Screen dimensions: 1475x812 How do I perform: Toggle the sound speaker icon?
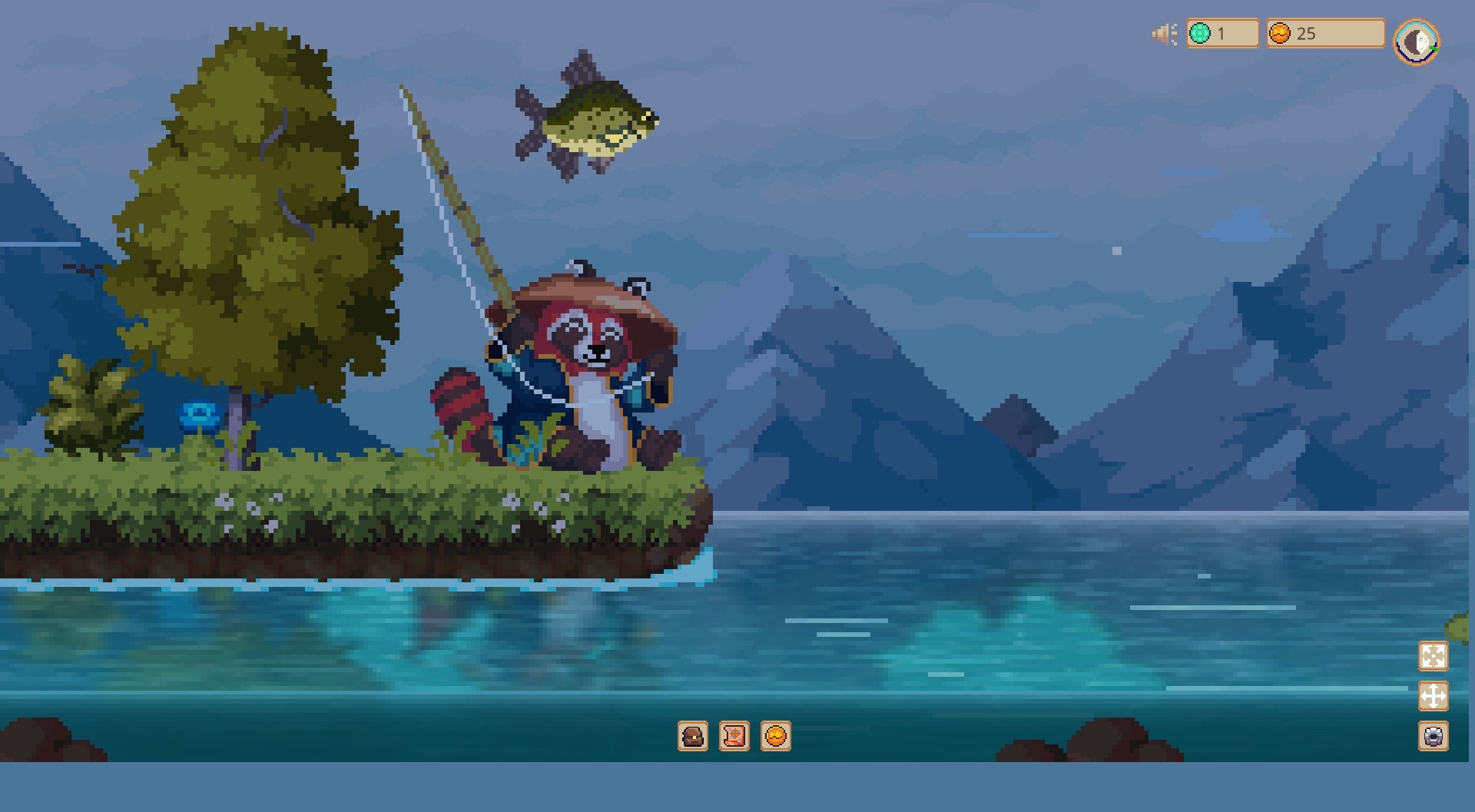(x=1165, y=34)
